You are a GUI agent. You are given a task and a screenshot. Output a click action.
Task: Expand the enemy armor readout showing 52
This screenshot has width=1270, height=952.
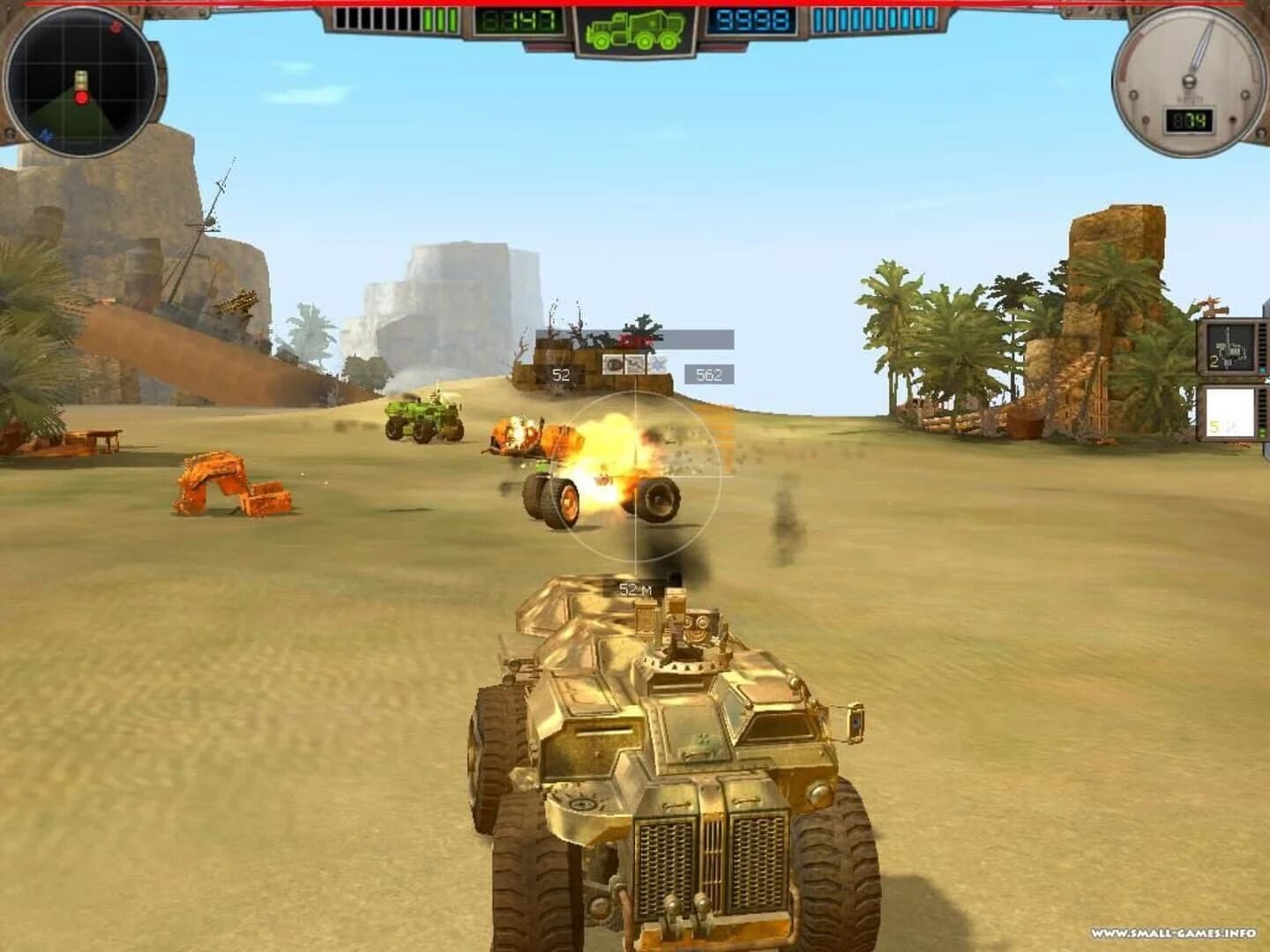click(561, 374)
